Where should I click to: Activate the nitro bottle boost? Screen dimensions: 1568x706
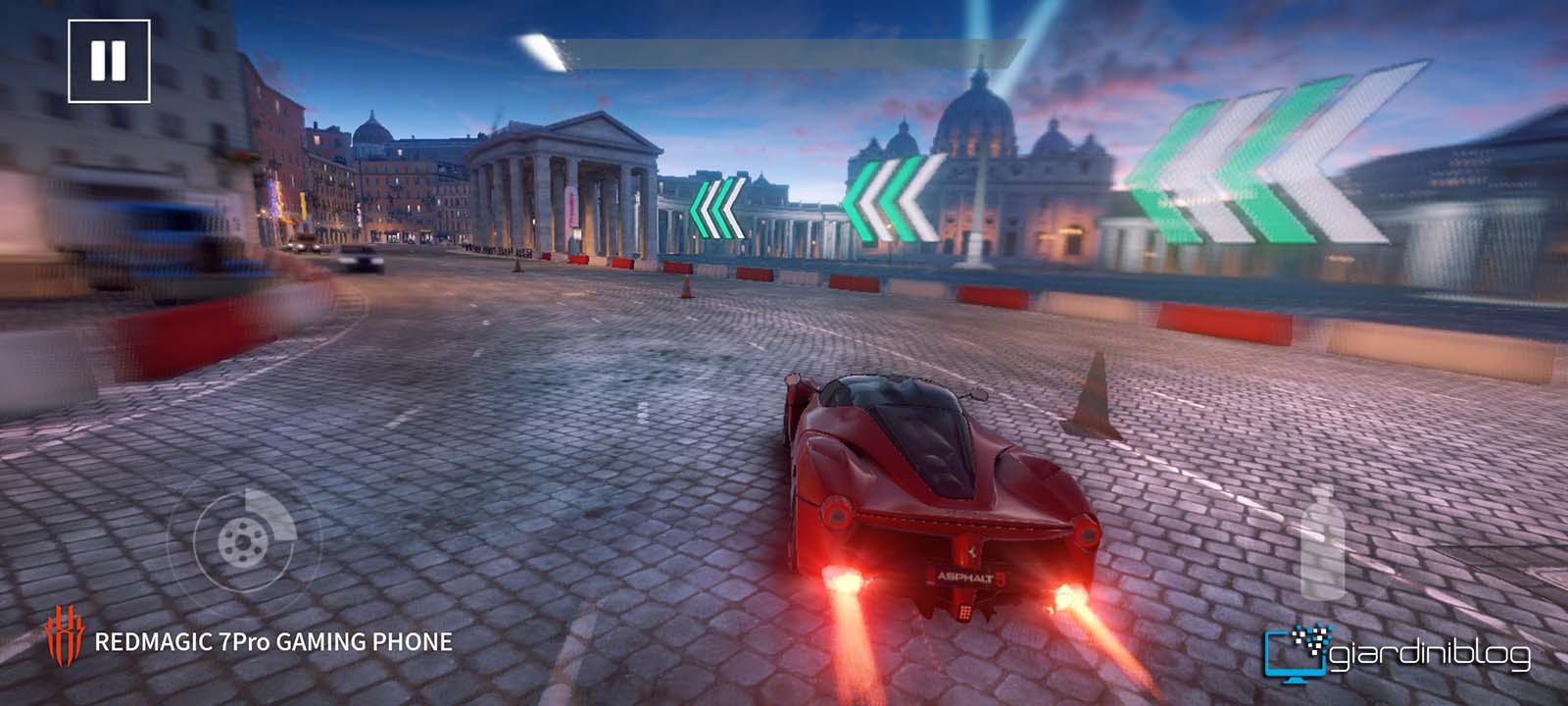point(1322,543)
